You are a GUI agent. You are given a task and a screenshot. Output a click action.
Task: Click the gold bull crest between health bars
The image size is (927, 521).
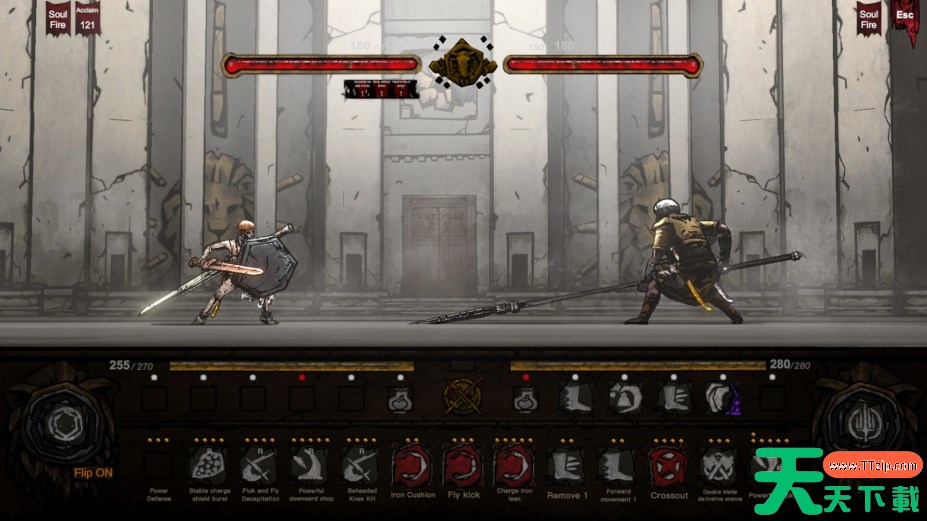pos(464,64)
